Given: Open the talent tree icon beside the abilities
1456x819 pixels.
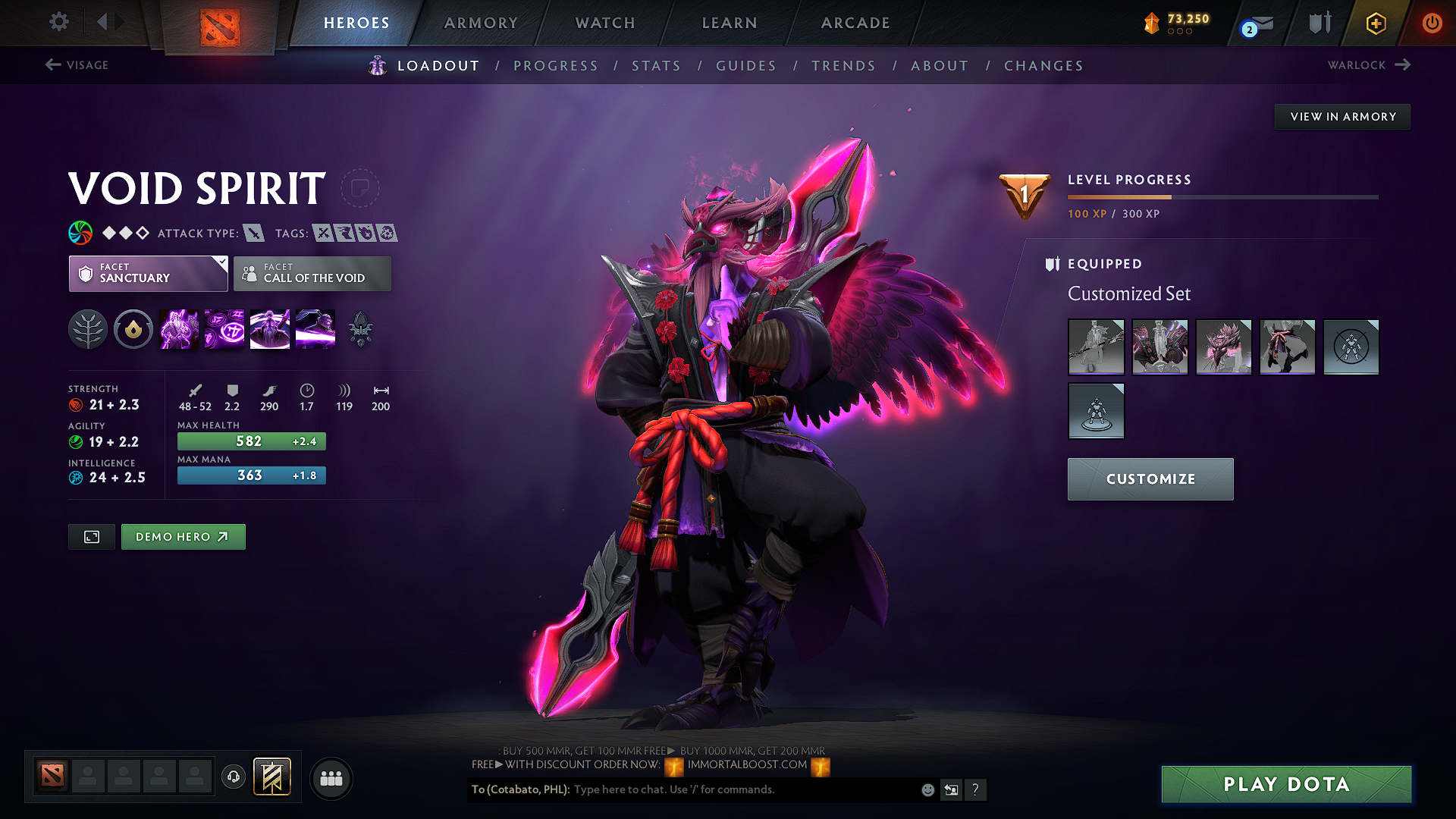Looking at the screenshot, I should point(88,329).
